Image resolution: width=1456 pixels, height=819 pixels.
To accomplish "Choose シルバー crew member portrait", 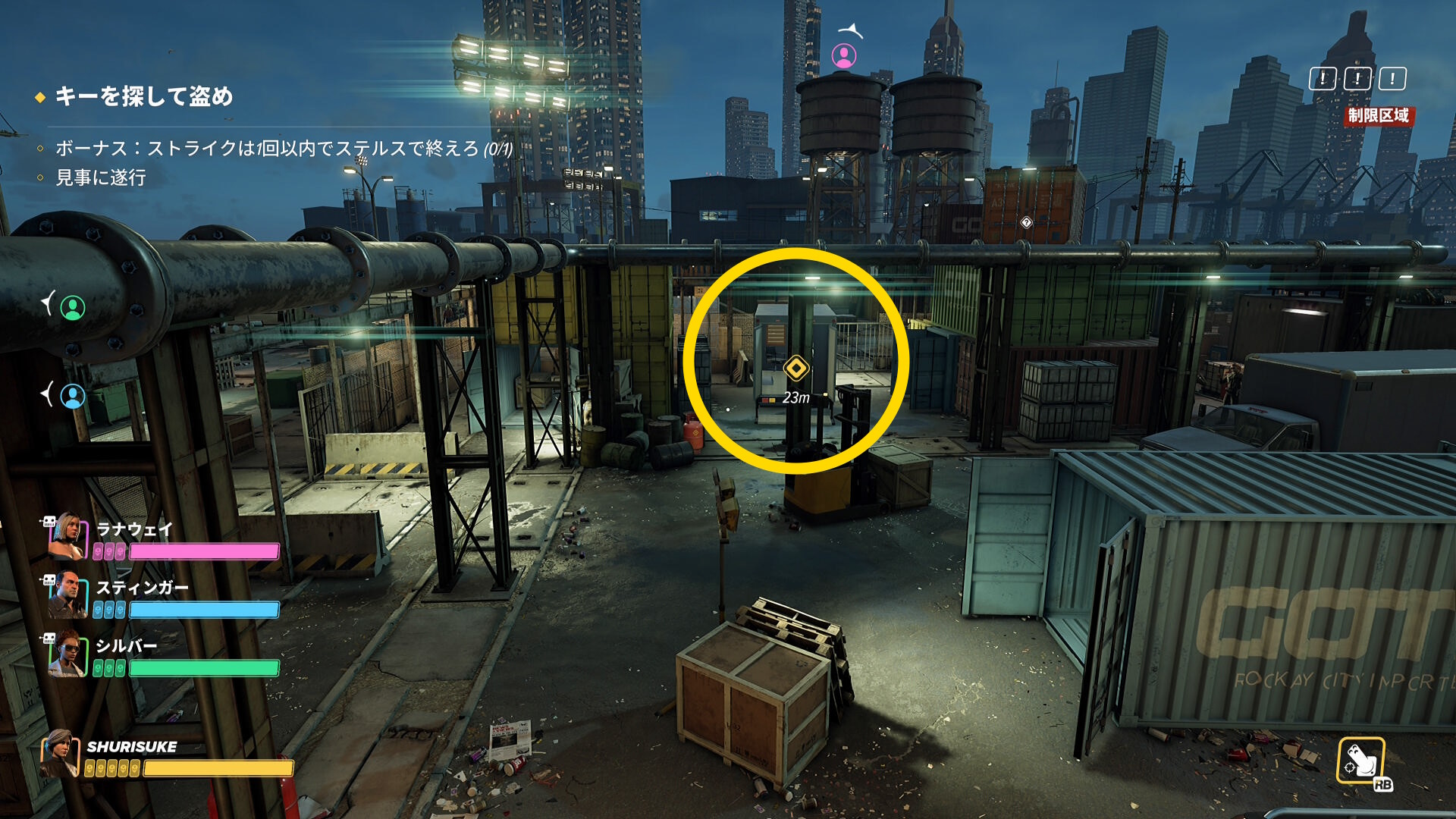I will pos(67,654).
